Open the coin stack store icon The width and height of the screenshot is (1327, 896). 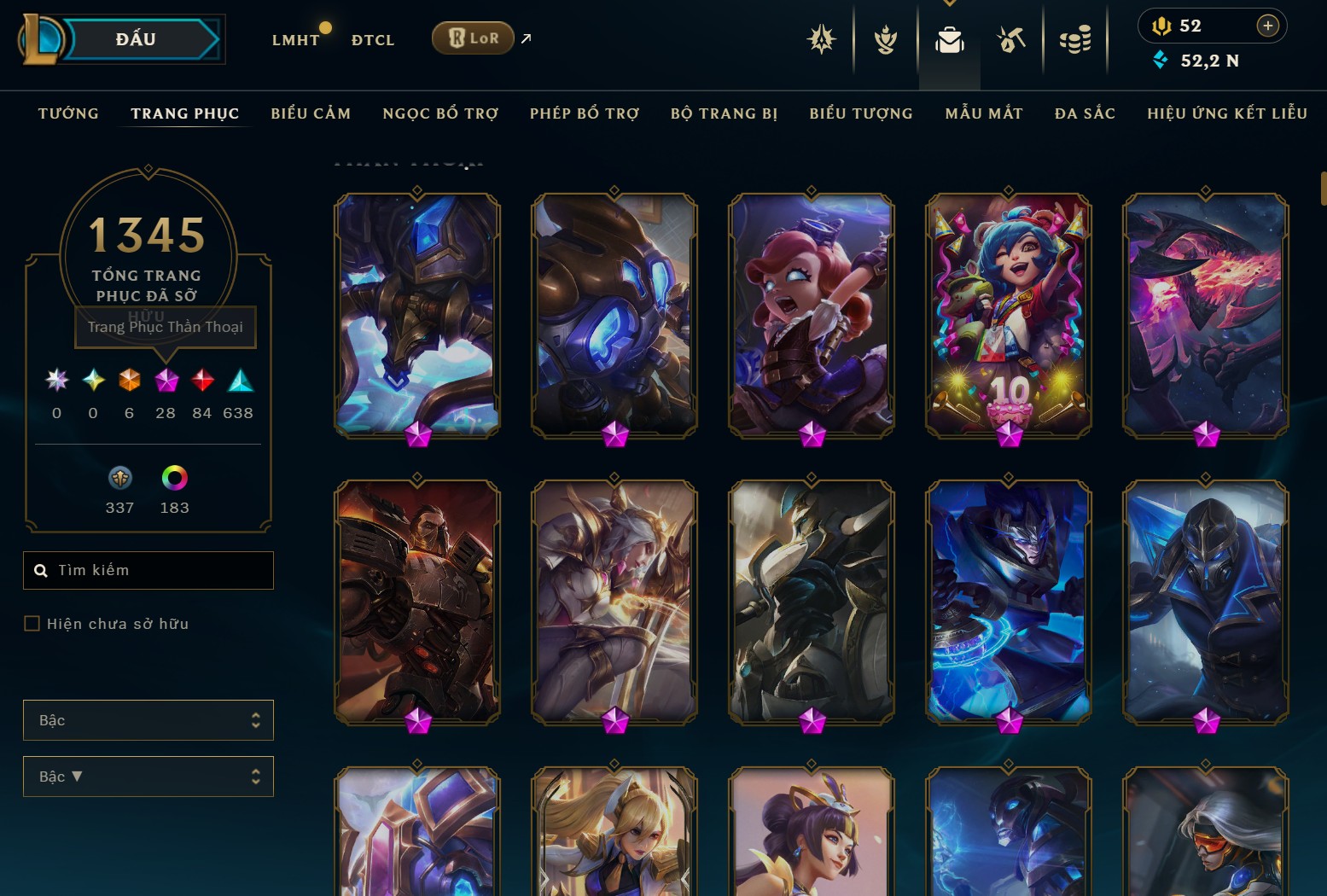[1075, 39]
